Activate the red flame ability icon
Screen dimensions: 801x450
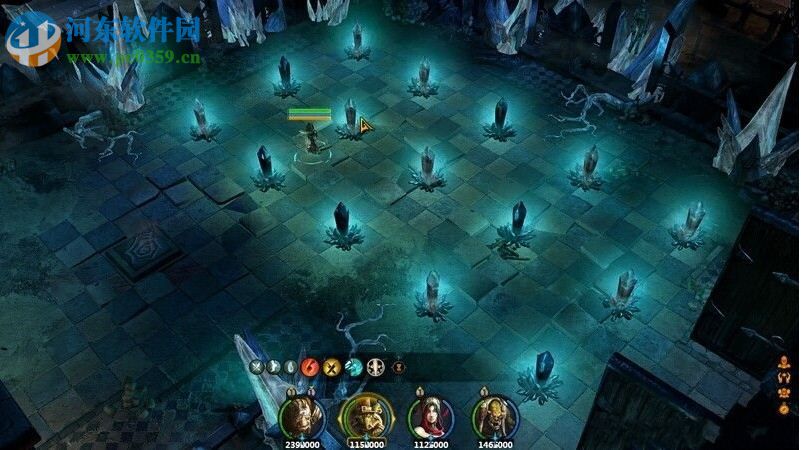click(309, 367)
